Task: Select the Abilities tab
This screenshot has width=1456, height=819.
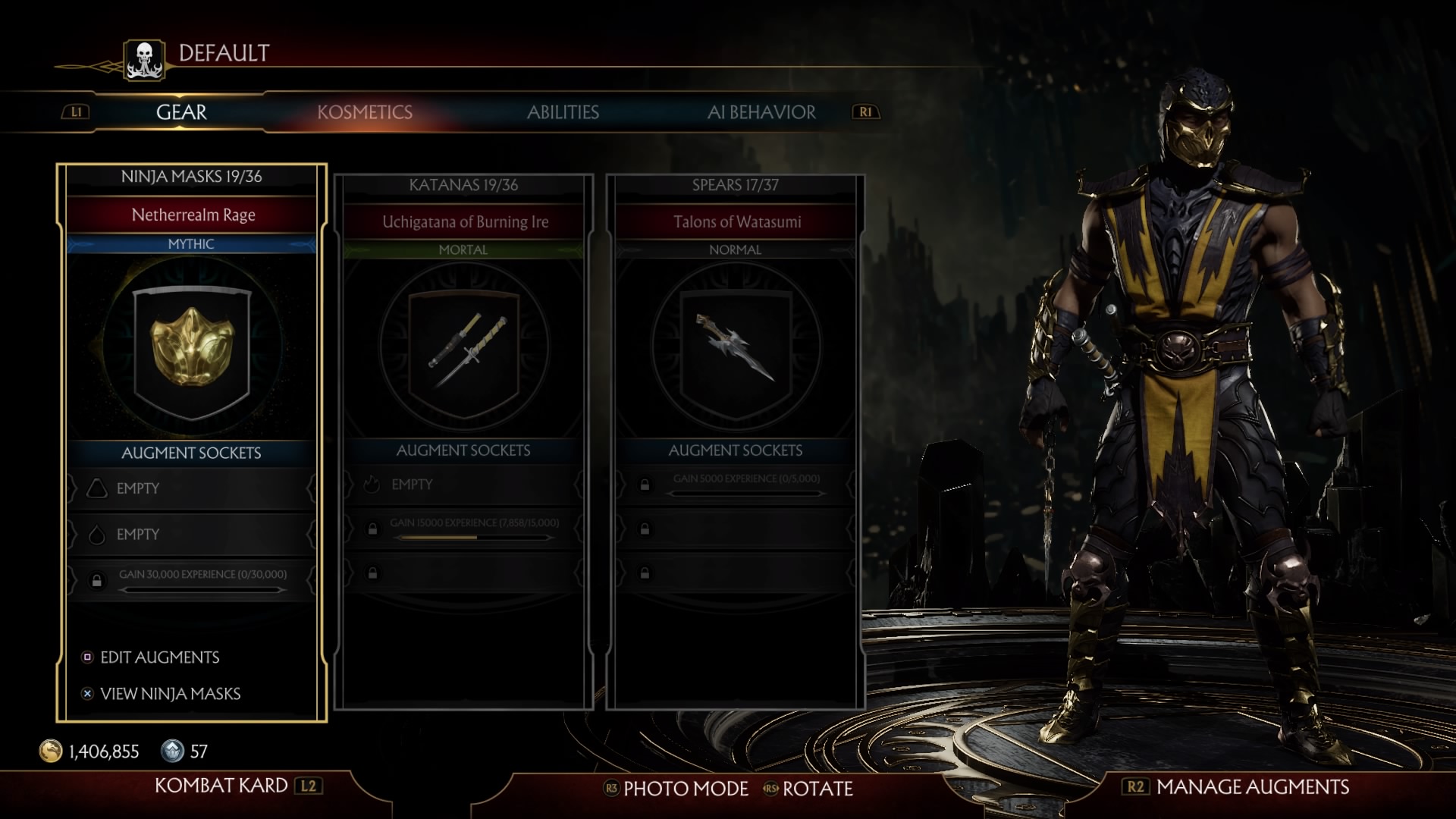Action: click(x=563, y=112)
